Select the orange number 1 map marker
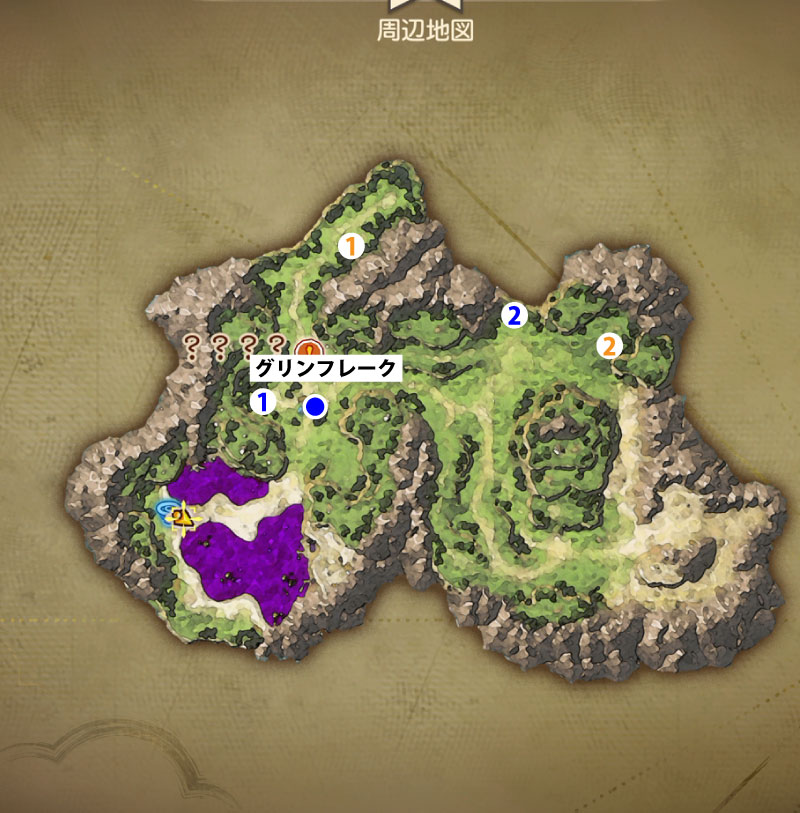 (x=350, y=246)
